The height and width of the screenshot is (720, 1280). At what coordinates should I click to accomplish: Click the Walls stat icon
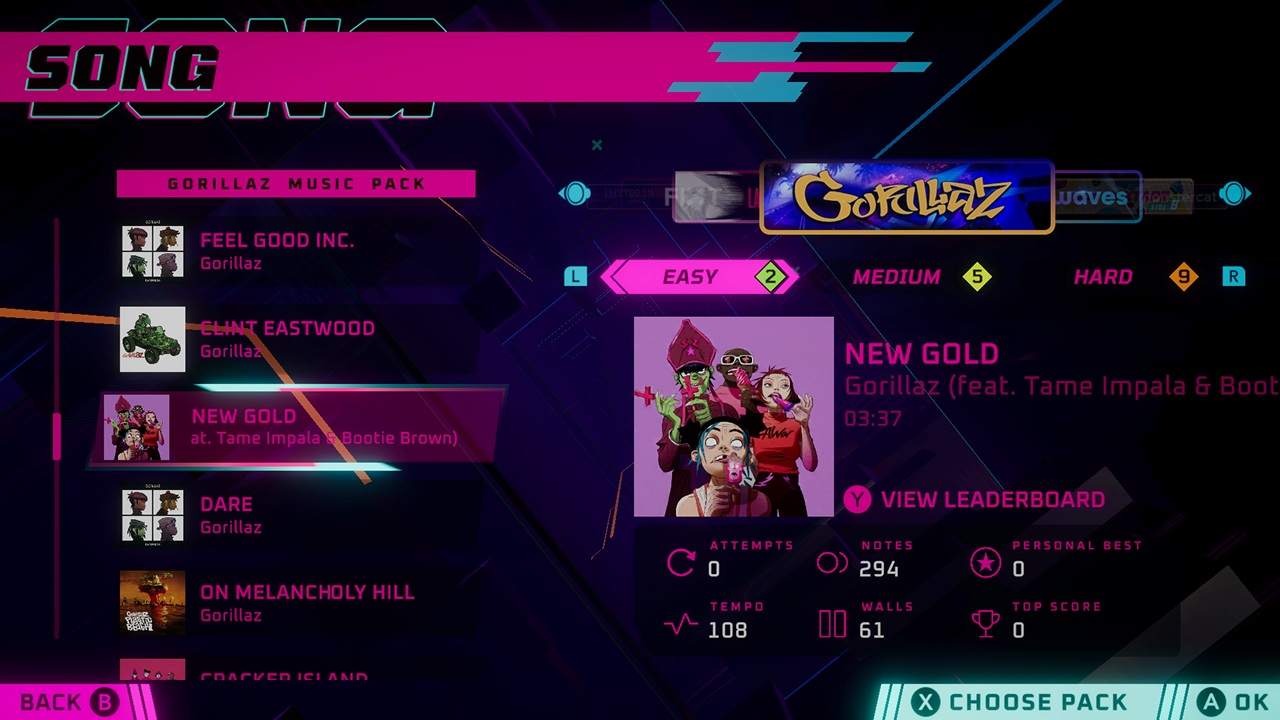tap(832, 625)
